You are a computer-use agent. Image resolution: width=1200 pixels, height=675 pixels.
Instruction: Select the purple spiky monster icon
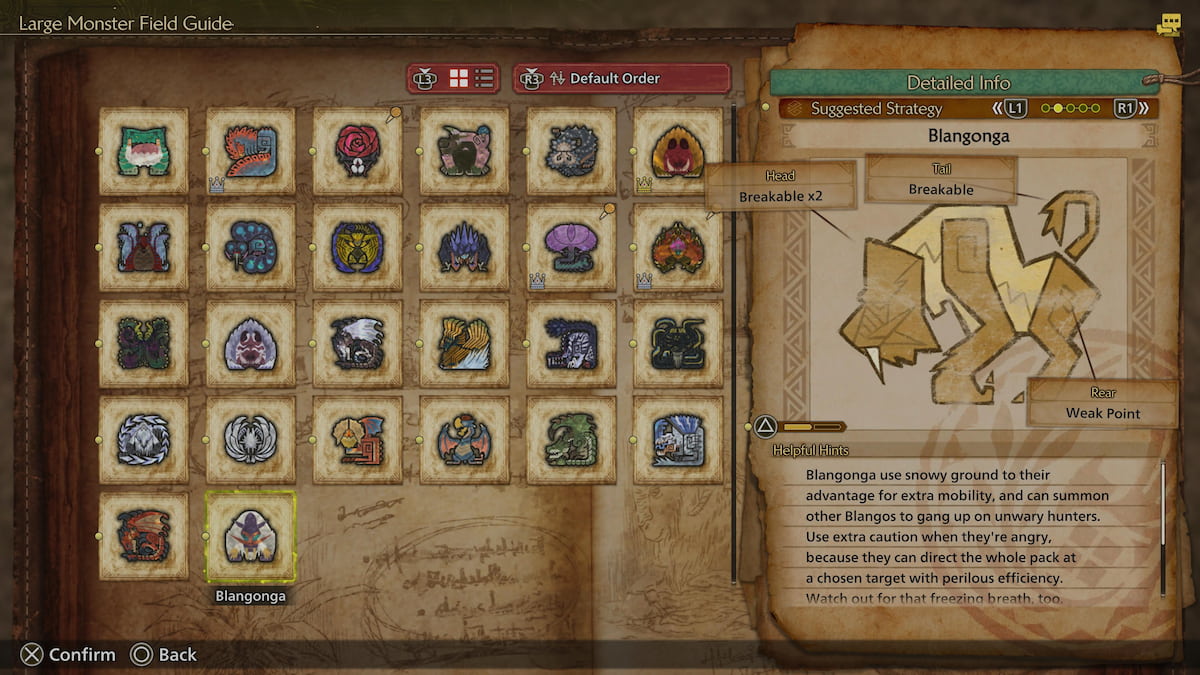click(464, 247)
